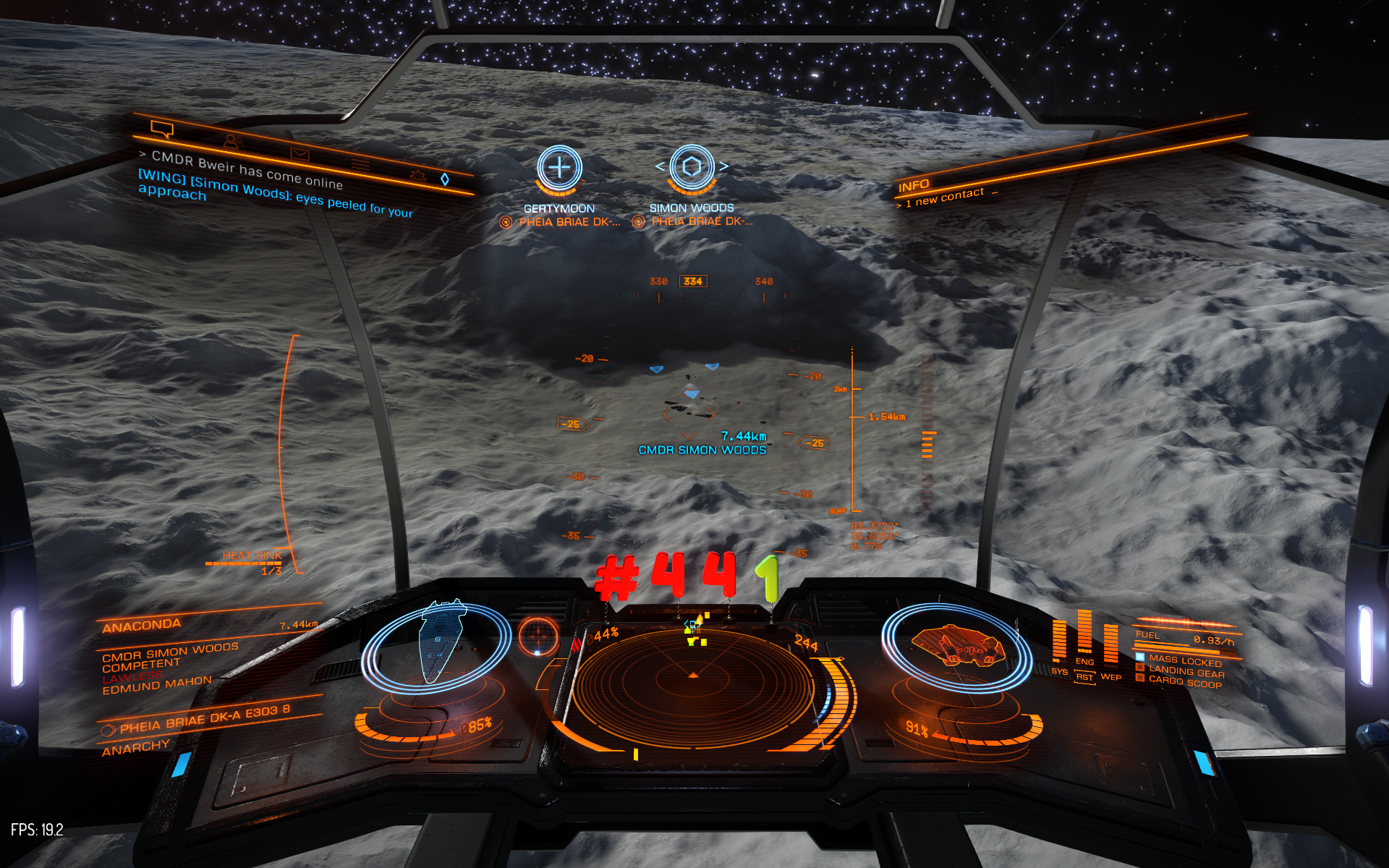Select the blue diamond comms icon
Viewport: 1389px width, 868px height.
pos(445,179)
